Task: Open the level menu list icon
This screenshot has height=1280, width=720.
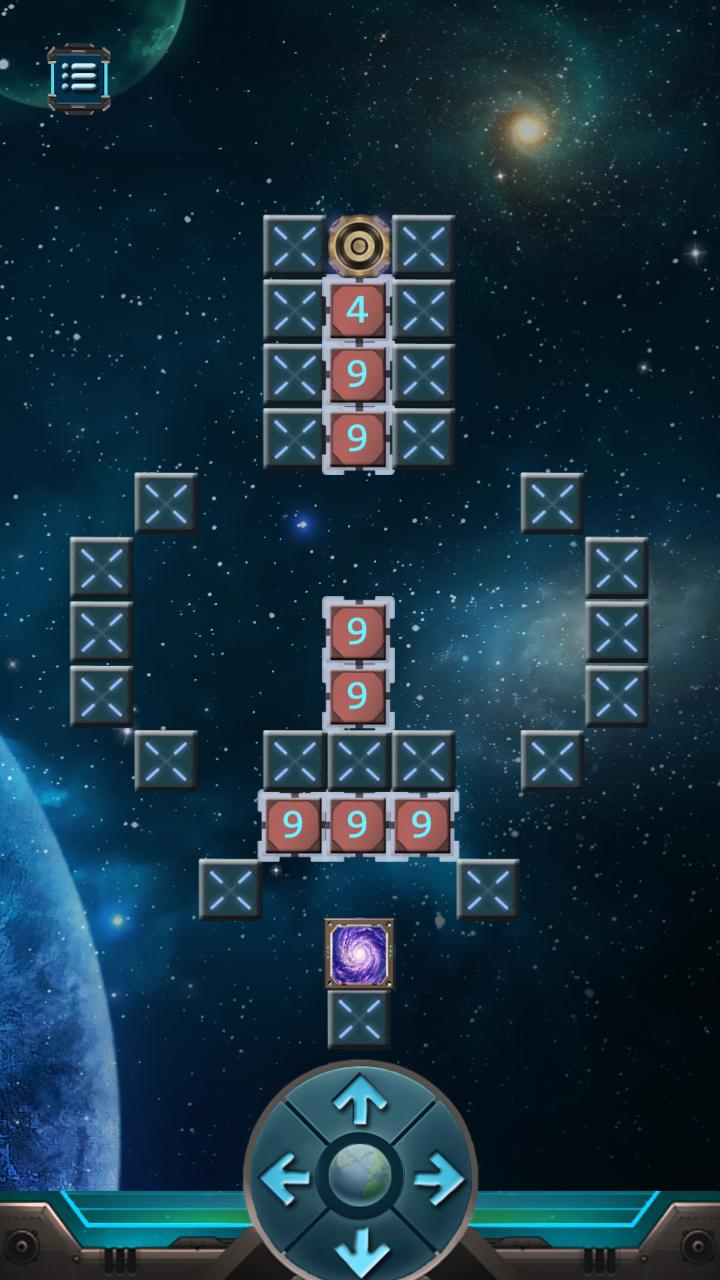Action: 78,76
